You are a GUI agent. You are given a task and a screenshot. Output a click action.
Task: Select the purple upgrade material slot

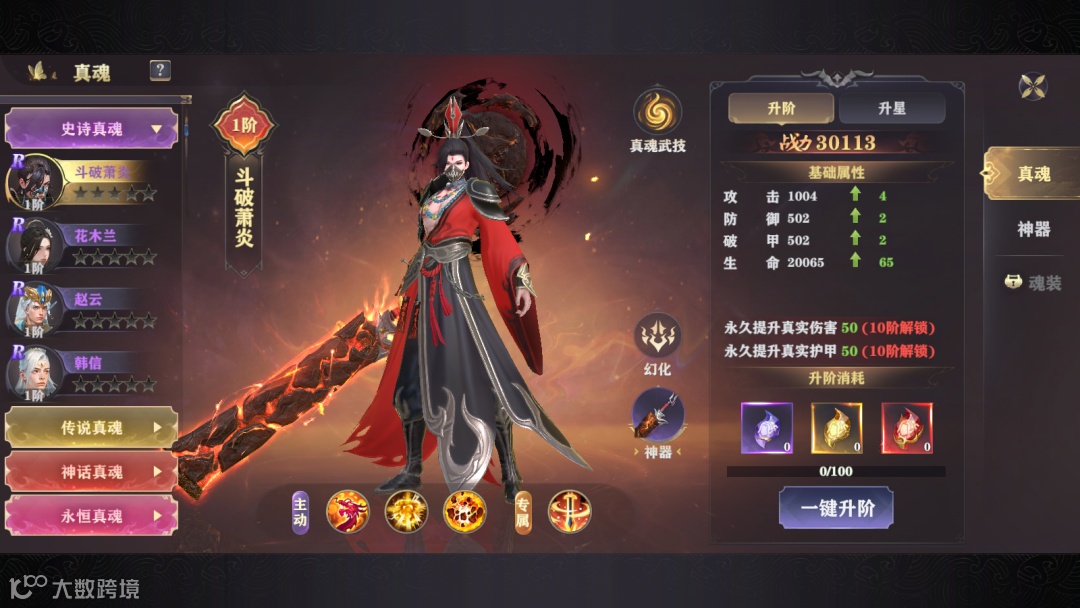(x=767, y=428)
